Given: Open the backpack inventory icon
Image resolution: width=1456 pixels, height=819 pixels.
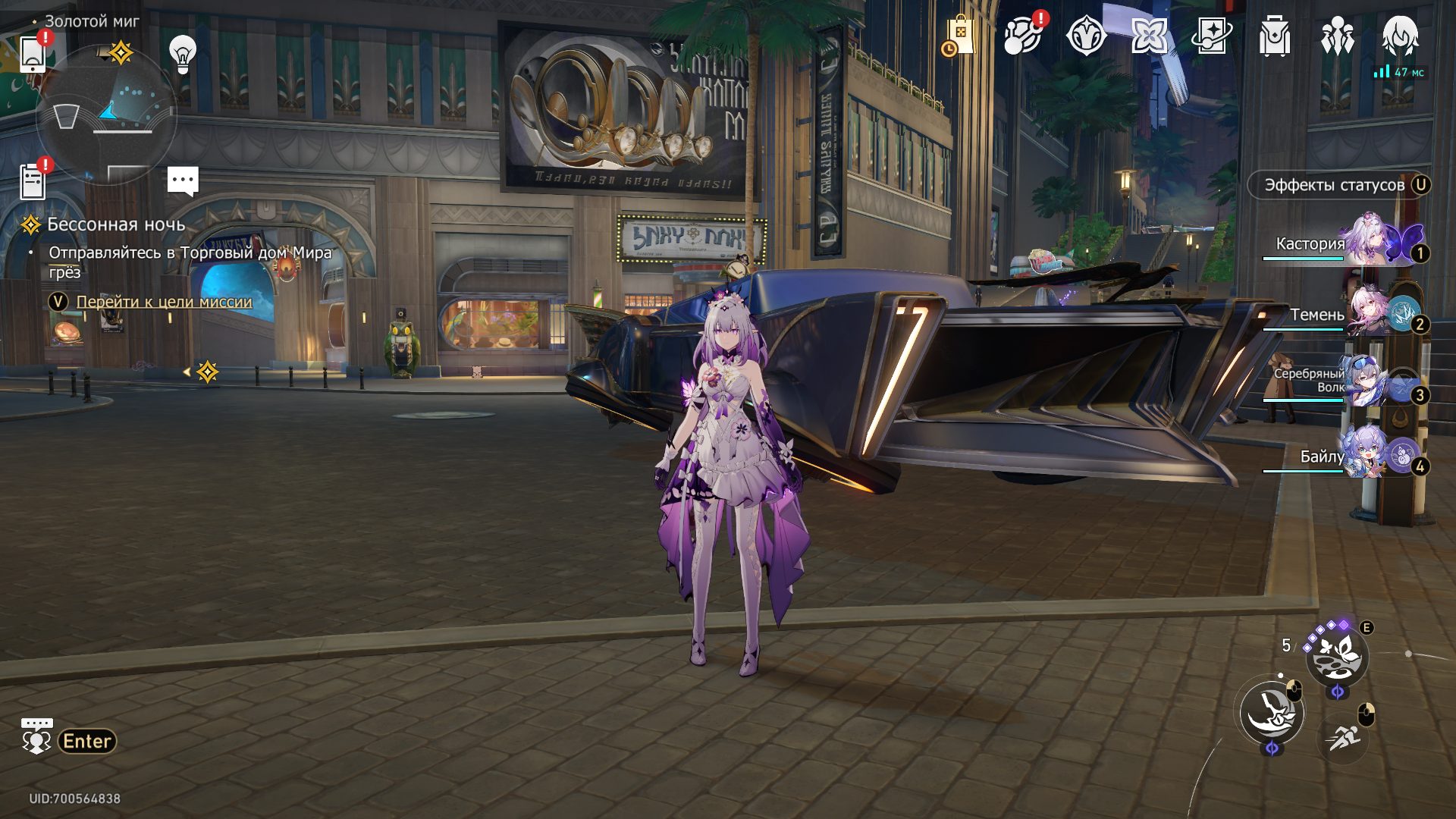Looking at the screenshot, I should pyautogui.click(x=1275, y=36).
